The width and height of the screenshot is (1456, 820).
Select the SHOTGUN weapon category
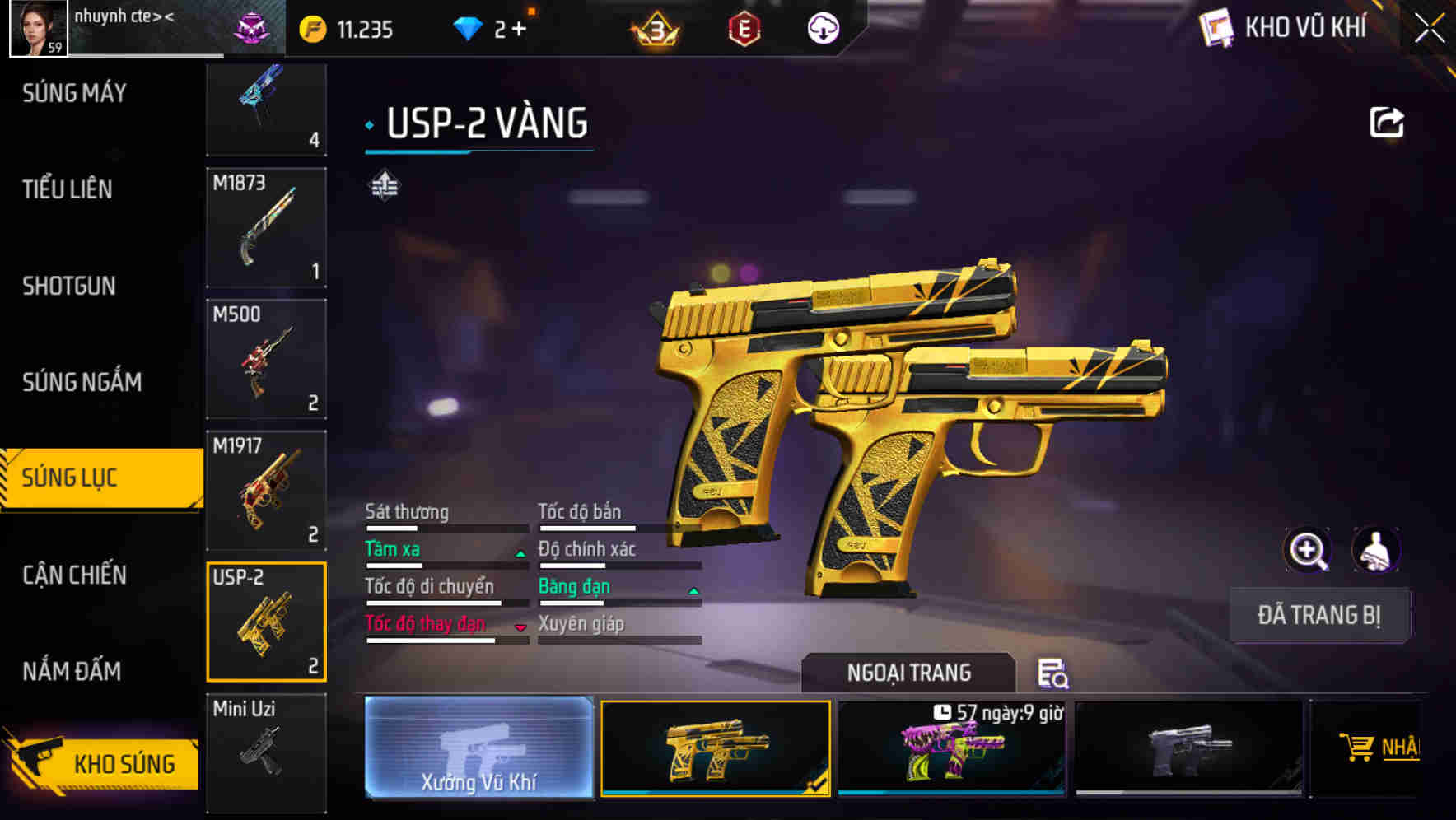click(x=69, y=286)
